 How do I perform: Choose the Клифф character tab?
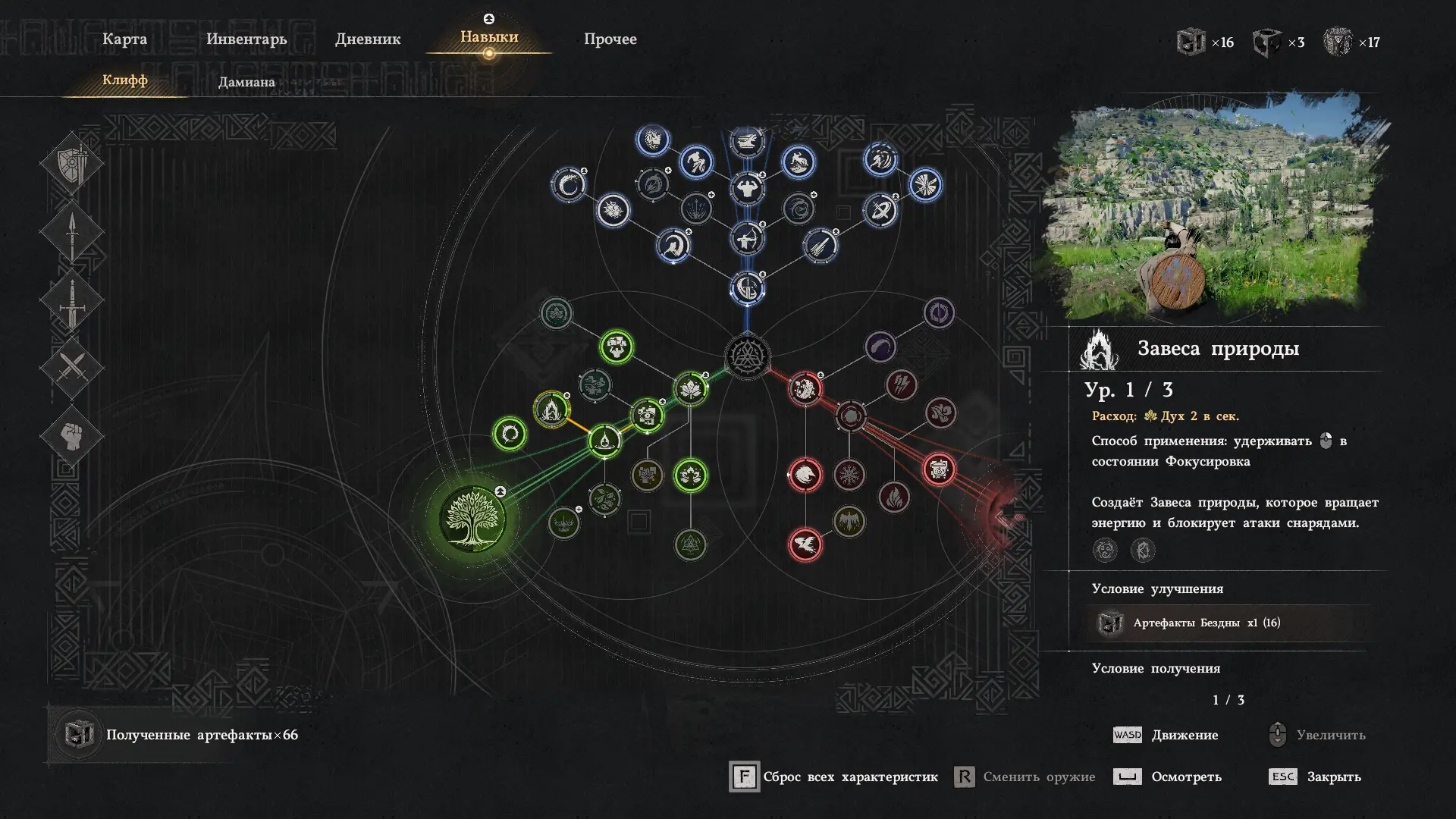pyautogui.click(x=125, y=80)
